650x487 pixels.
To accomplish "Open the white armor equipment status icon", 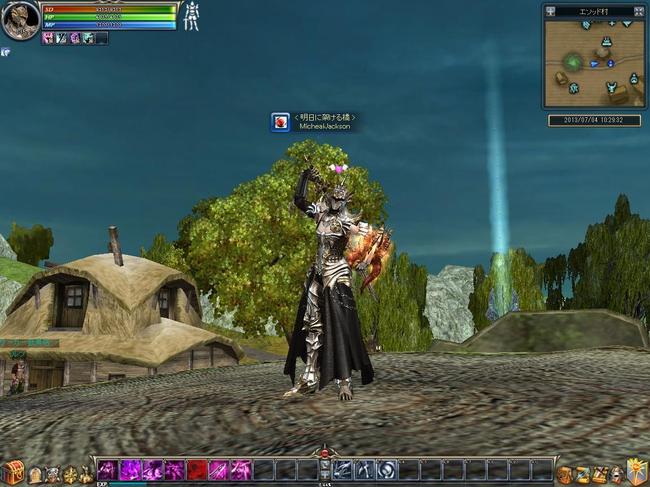I will click(x=191, y=16).
